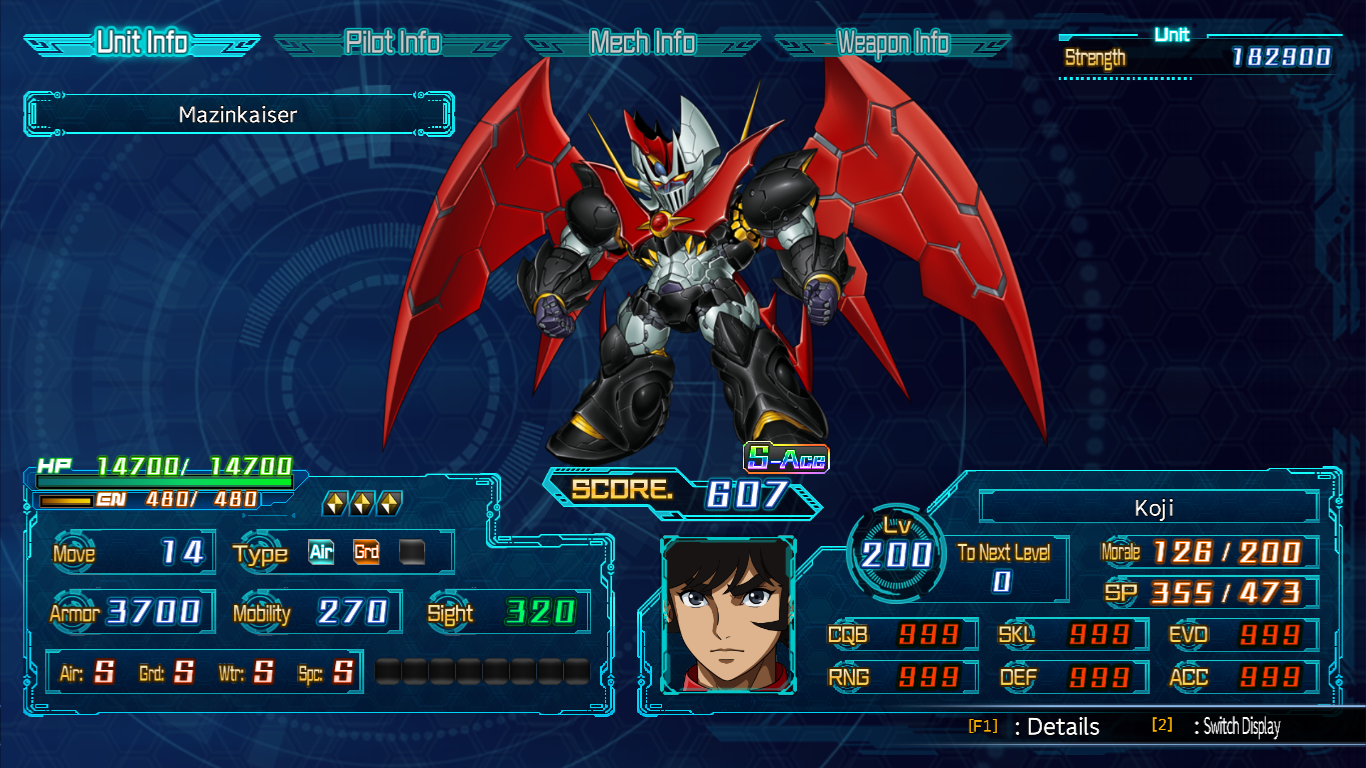Screen dimensions: 1366x768
Task: Show the Weapon Info tab
Action: pyautogui.click(x=892, y=43)
